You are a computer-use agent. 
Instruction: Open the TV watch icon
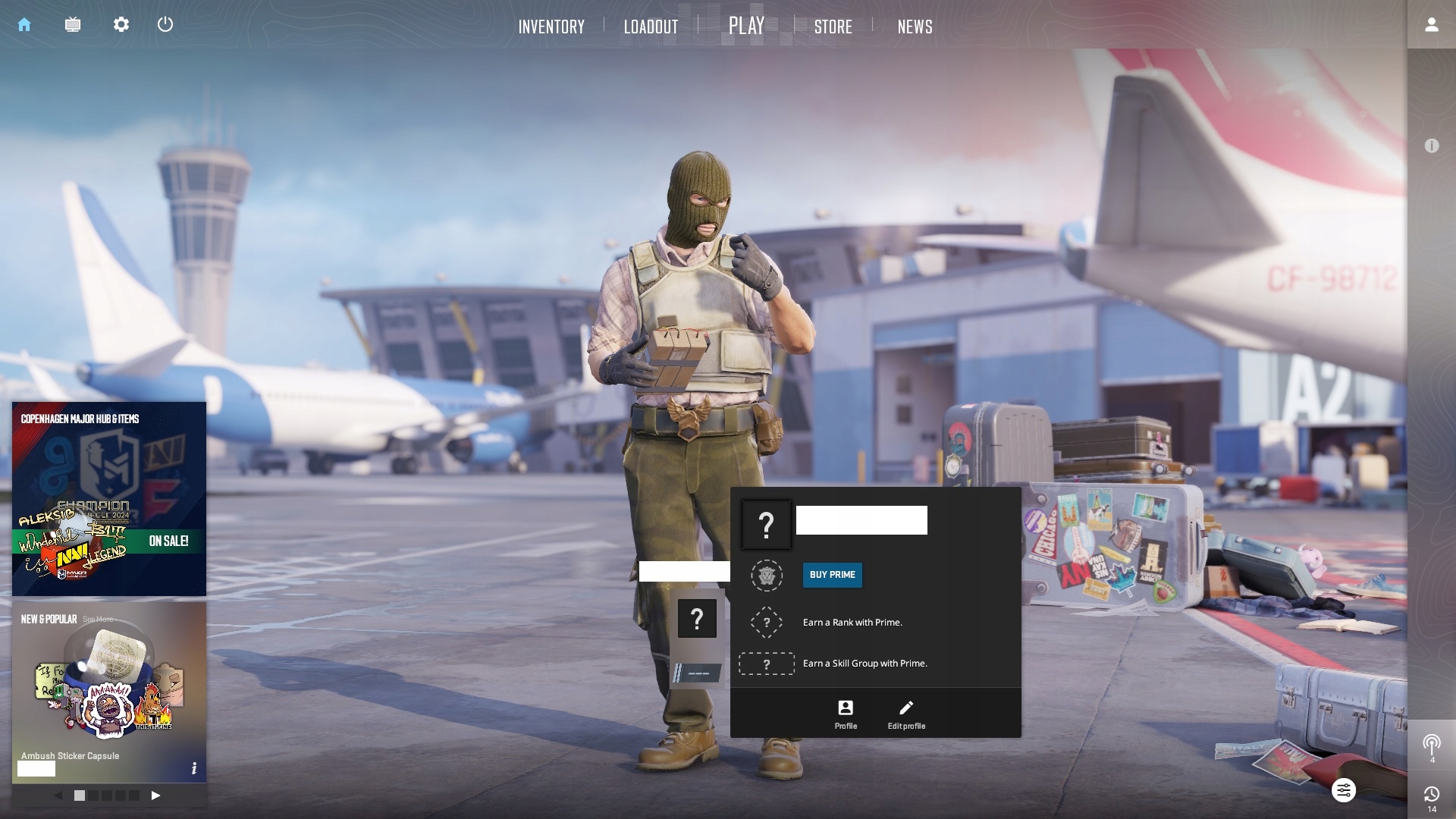click(x=73, y=24)
